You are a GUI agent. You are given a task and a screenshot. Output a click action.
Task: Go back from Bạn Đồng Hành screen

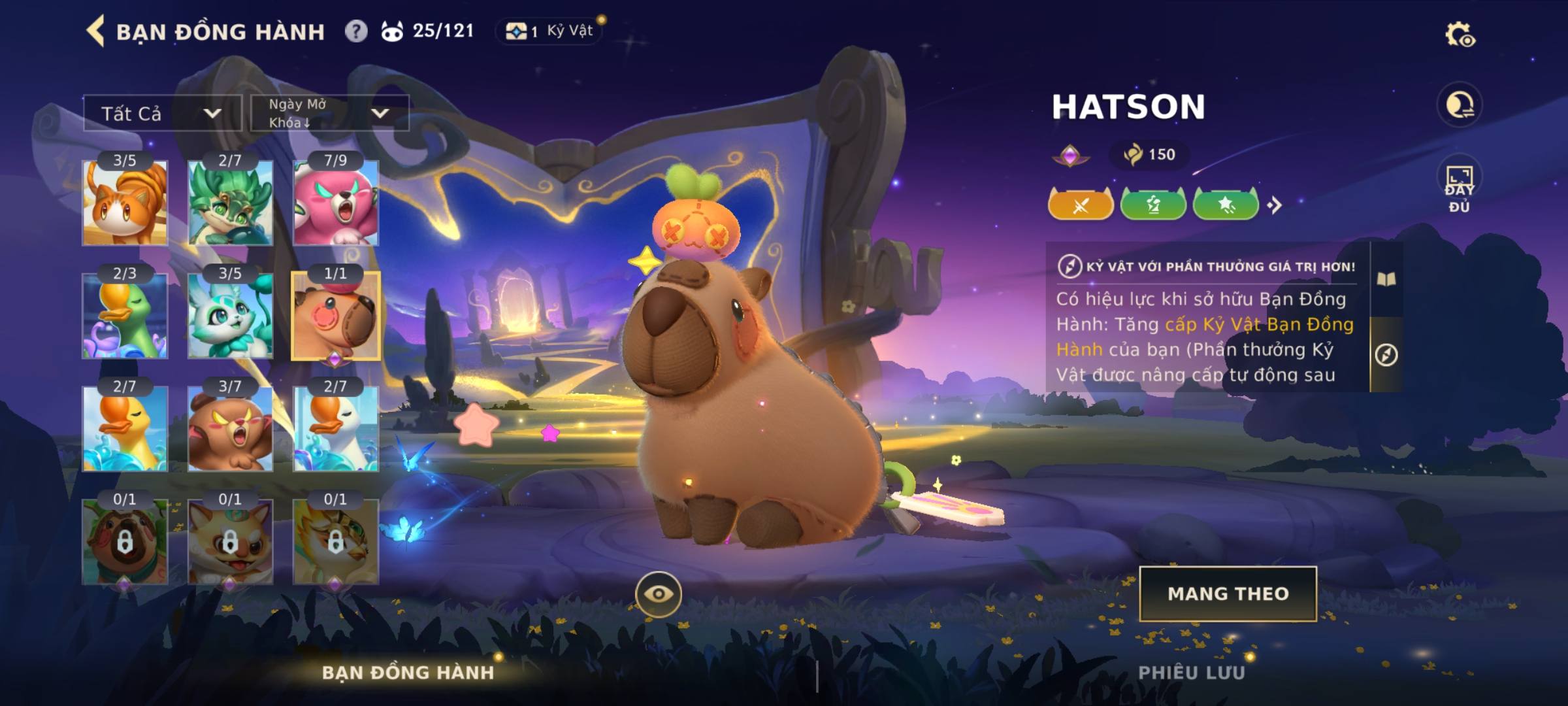point(96,31)
